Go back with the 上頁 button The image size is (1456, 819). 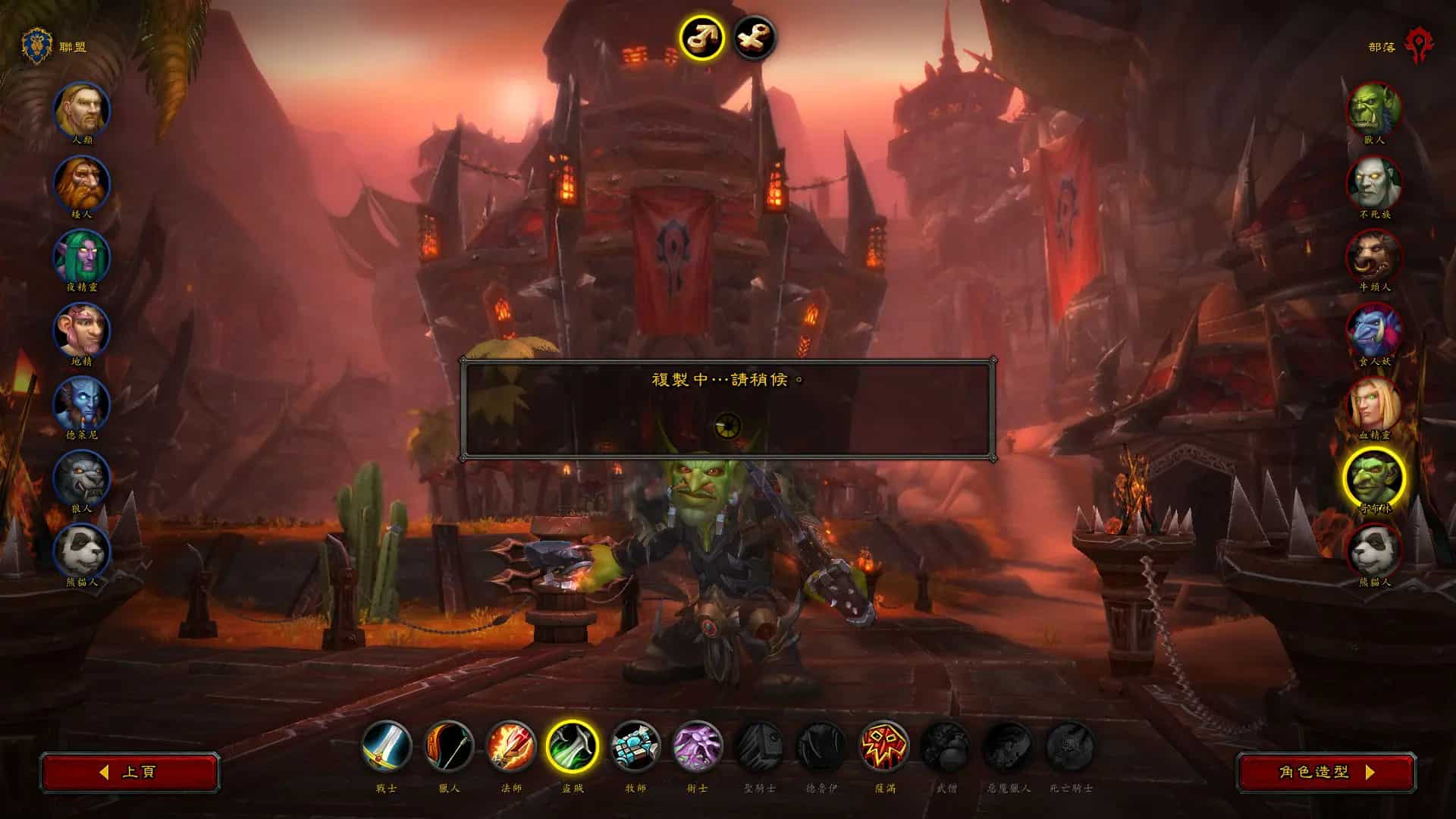130,772
